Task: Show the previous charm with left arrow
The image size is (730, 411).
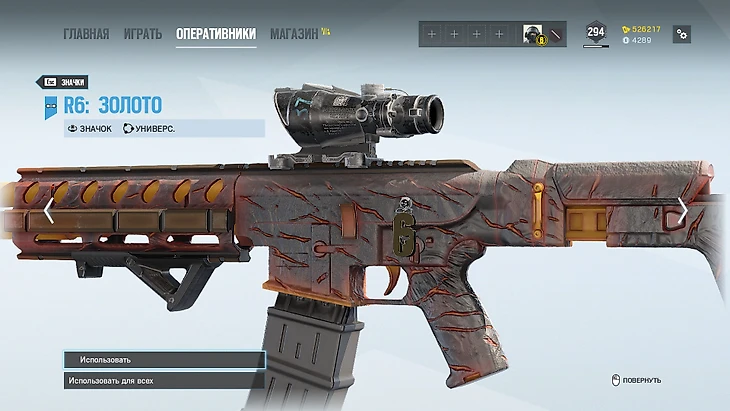Action: [x=48, y=211]
